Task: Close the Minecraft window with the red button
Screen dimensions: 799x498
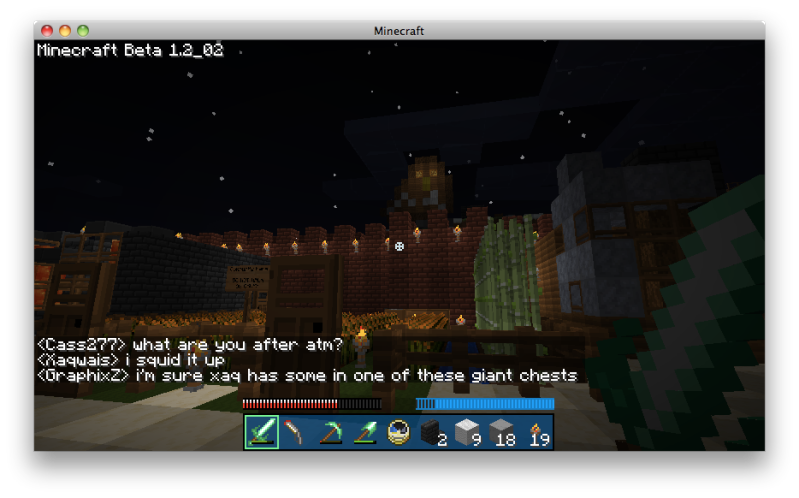Action: point(47,31)
